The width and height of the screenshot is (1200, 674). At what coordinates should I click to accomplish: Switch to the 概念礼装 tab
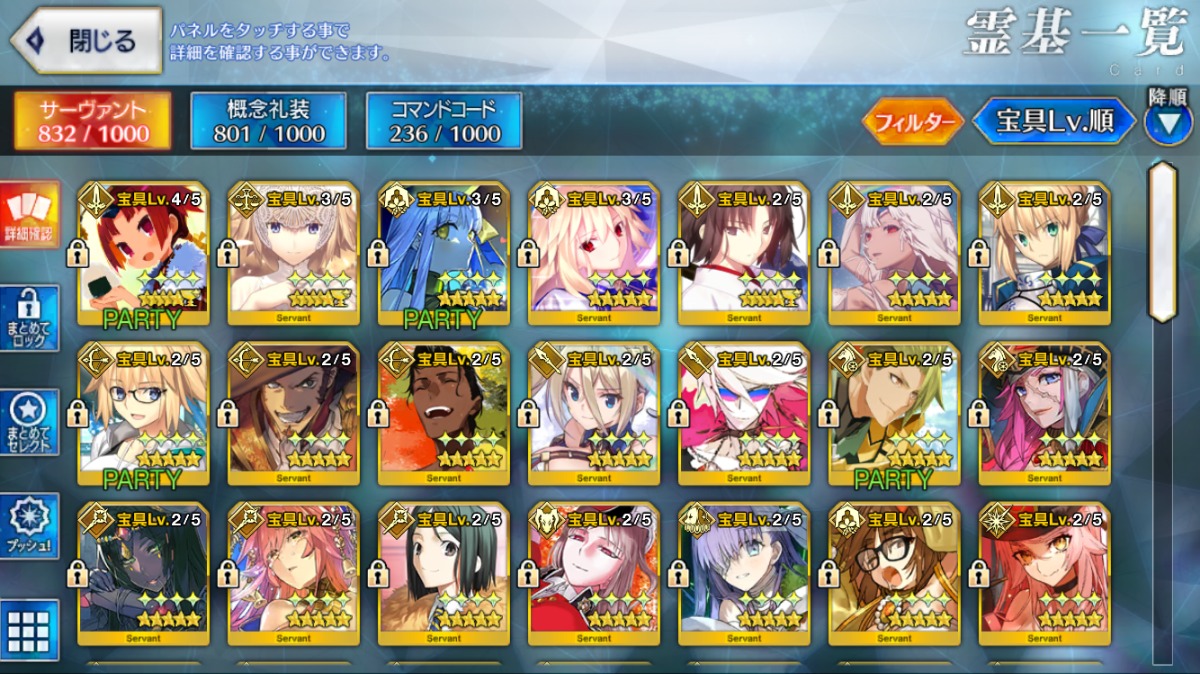[x=268, y=121]
